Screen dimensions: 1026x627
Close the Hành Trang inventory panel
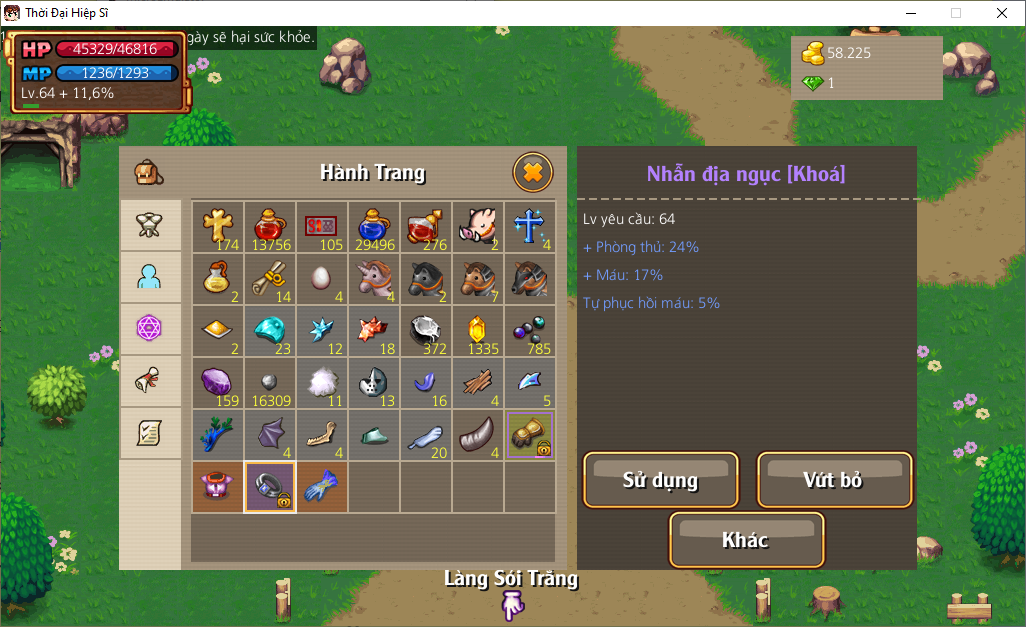pyautogui.click(x=533, y=172)
